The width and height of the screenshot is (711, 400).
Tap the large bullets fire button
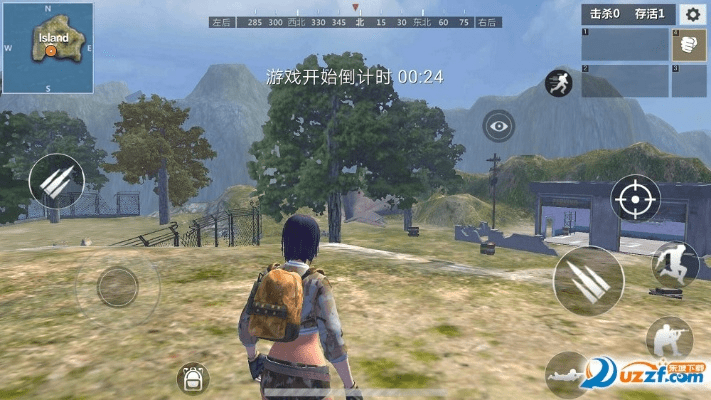click(x=587, y=280)
